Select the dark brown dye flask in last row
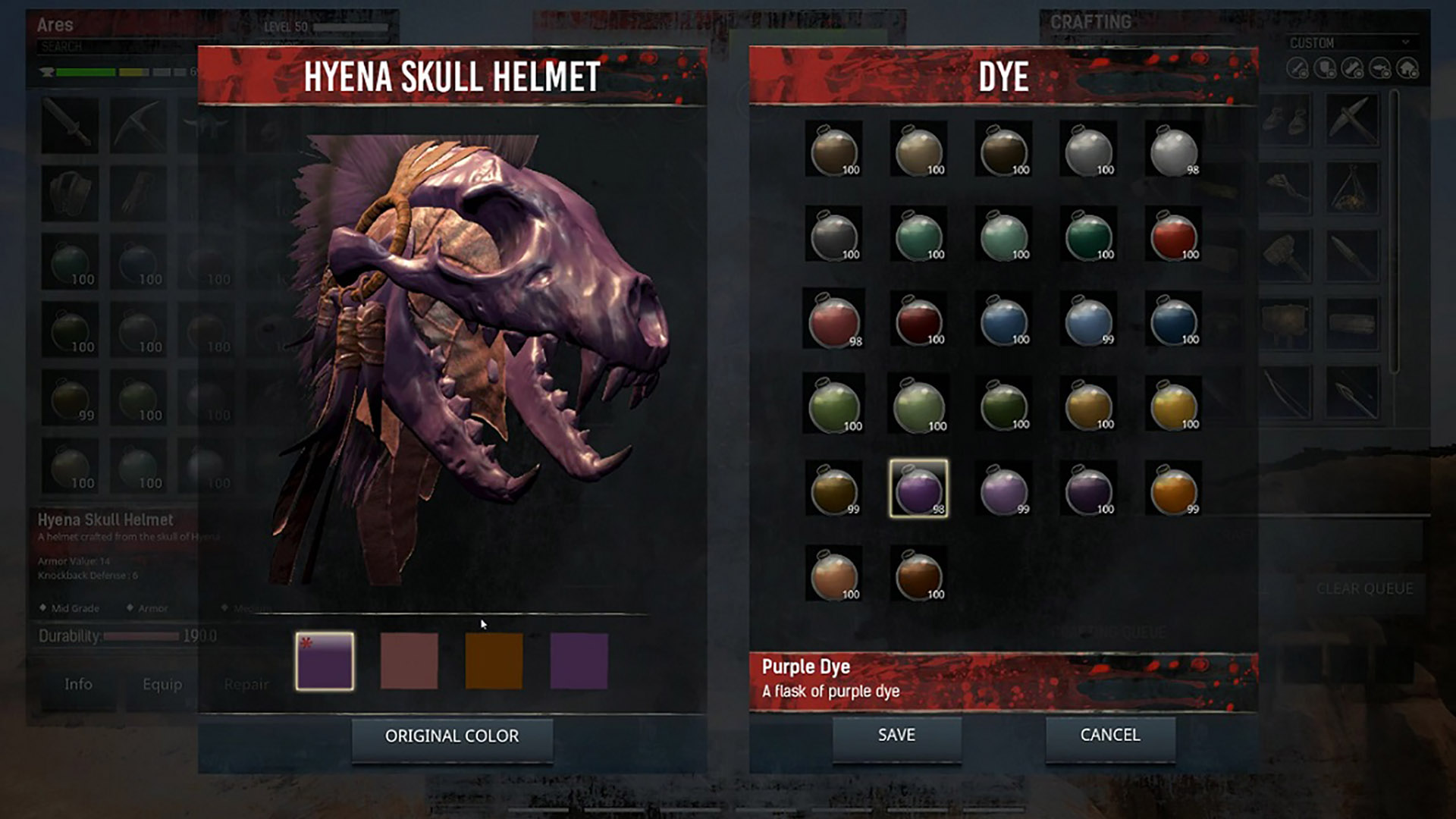Screen dimensions: 1456x819 [x=918, y=574]
